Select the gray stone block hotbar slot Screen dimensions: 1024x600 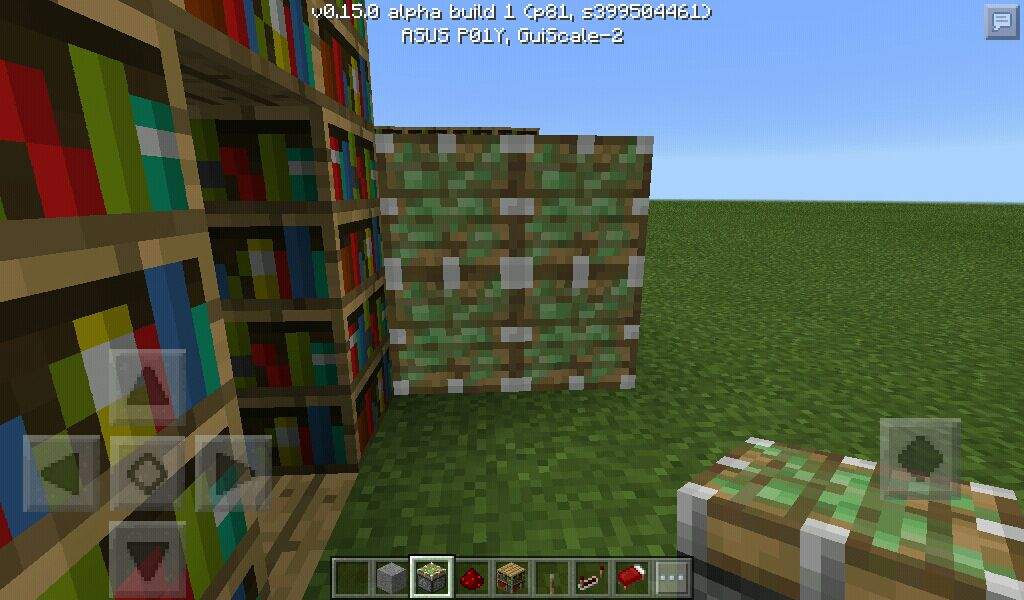392,577
